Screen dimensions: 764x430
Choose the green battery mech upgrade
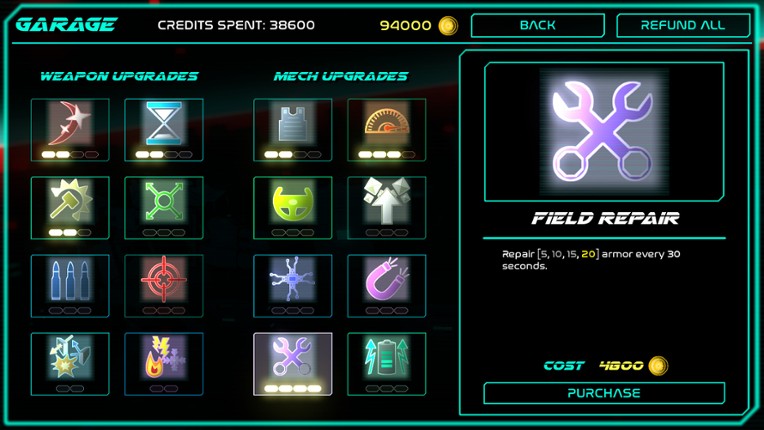386,362
